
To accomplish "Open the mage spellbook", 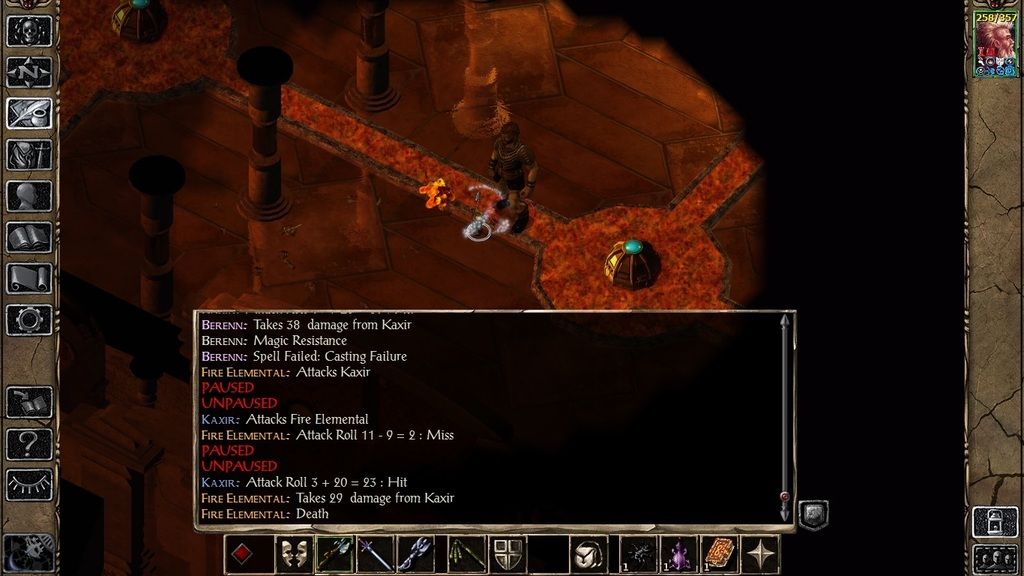I will [29, 237].
